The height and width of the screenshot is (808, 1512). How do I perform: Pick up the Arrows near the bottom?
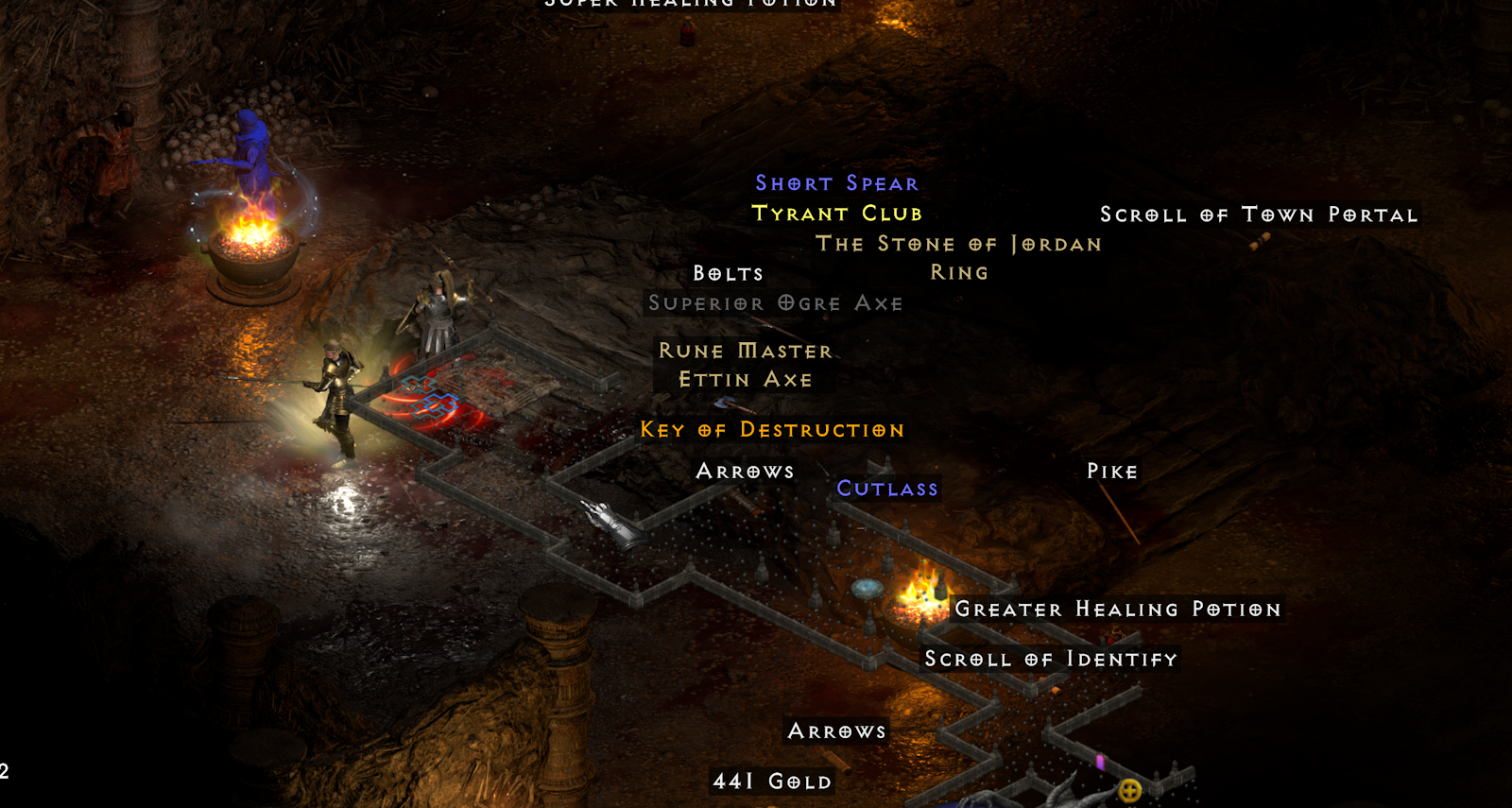(835, 730)
